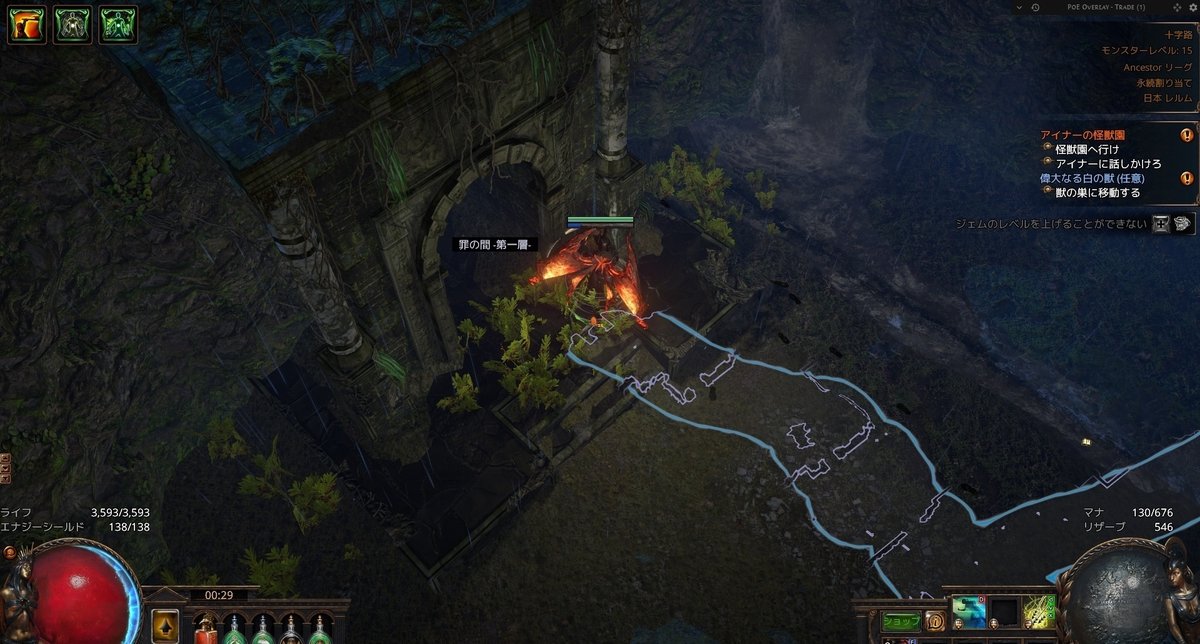Click the gem icon beside the plus button
This screenshot has height=644, width=1200.
point(1183,223)
